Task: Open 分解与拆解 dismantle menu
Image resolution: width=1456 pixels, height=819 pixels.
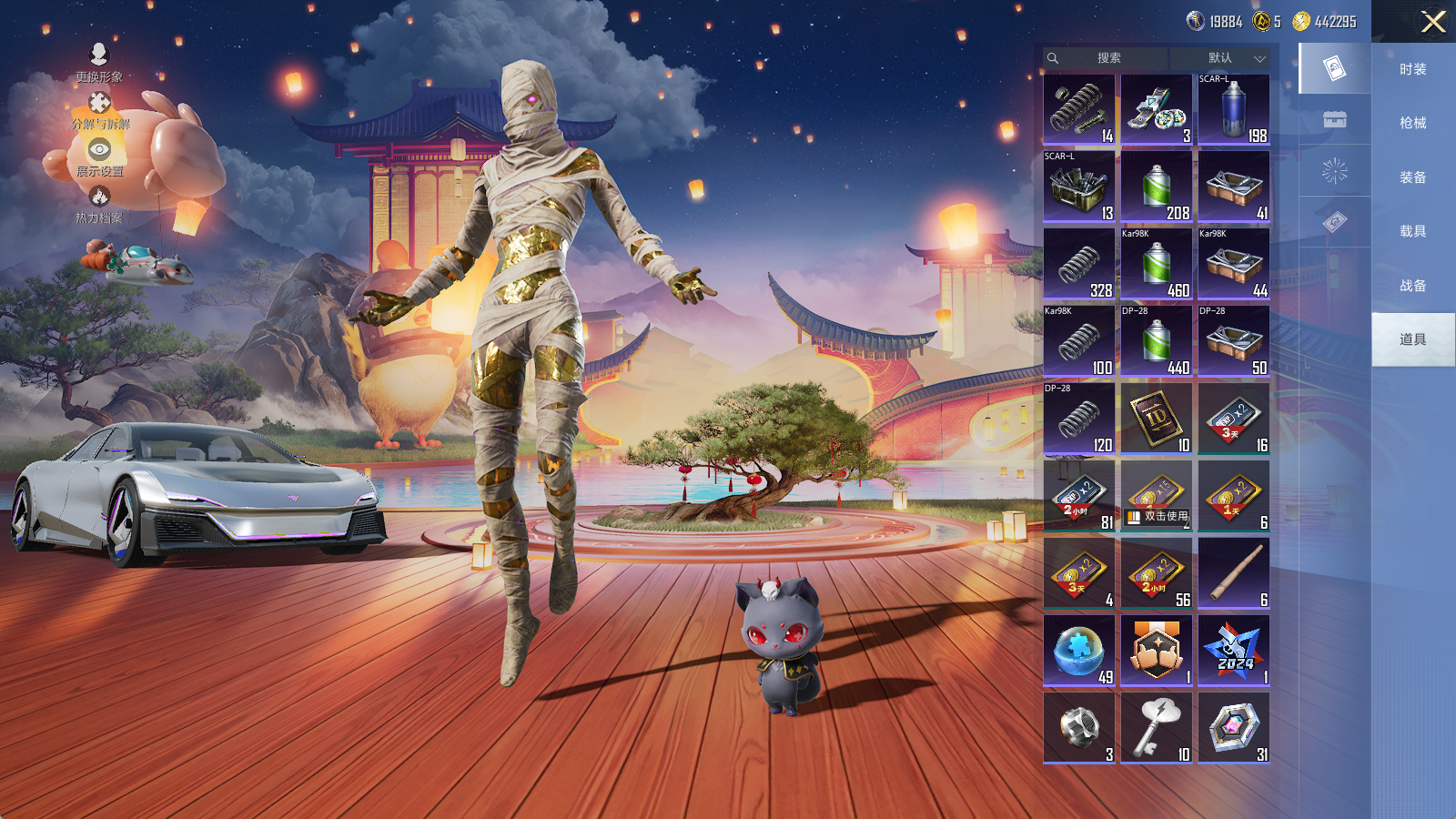Action: (x=100, y=111)
